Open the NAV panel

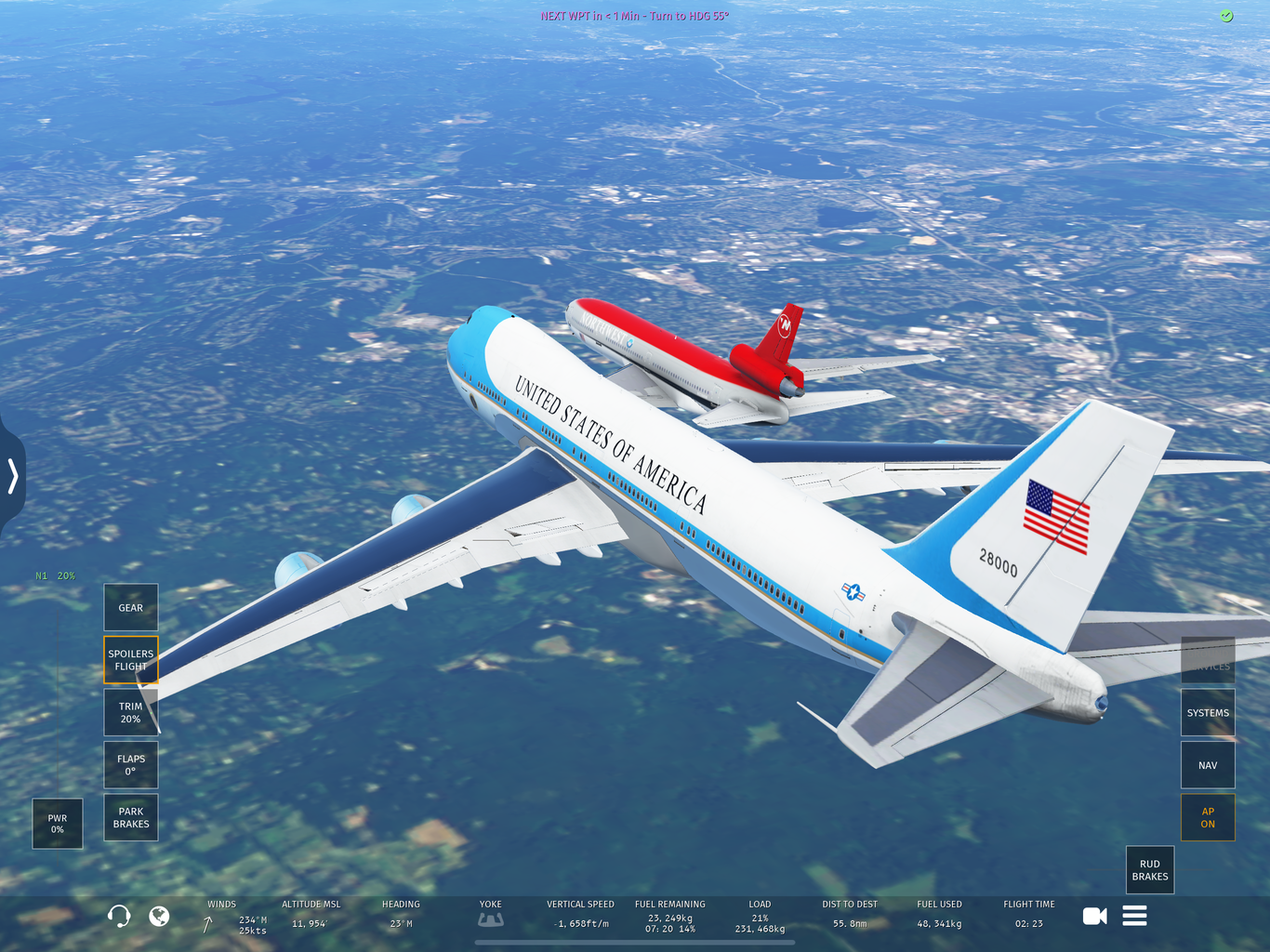coord(1208,765)
